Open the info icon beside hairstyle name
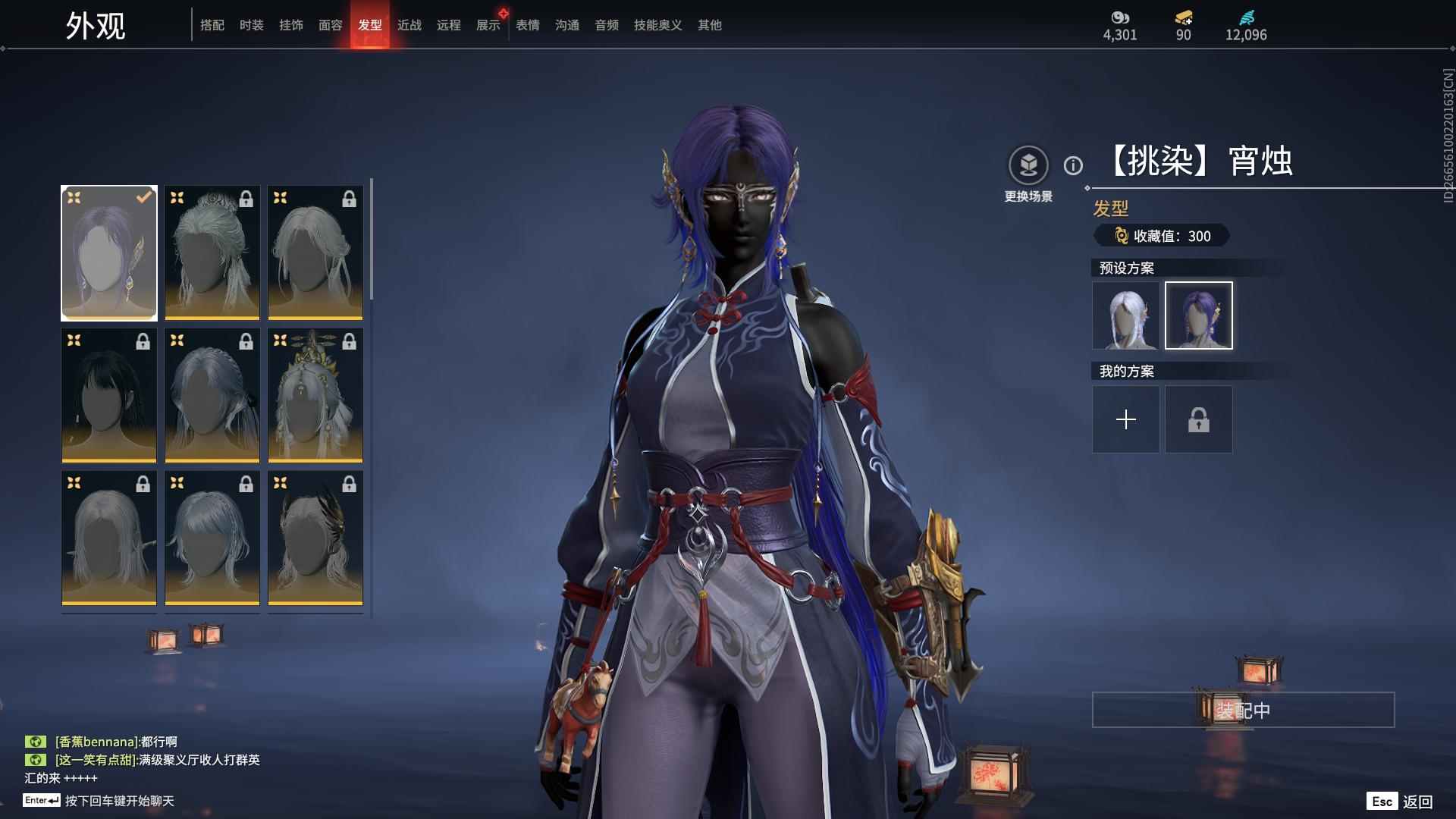 (1073, 165)
